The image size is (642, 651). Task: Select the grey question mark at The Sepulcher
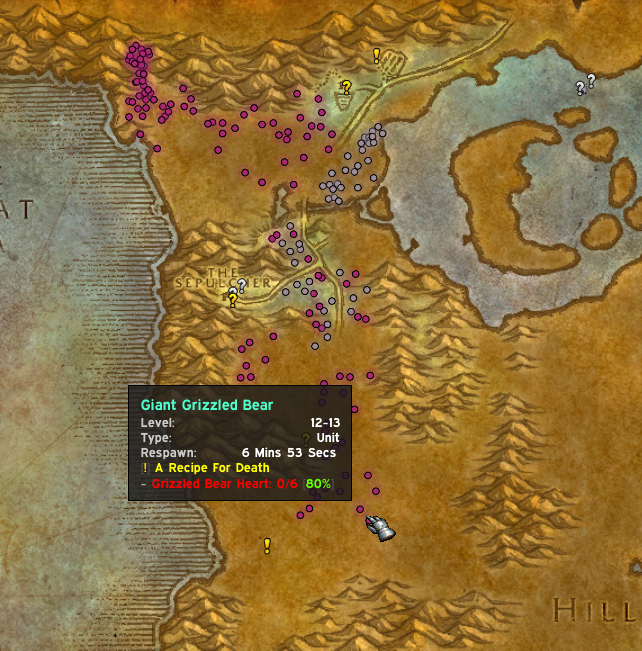241,285
